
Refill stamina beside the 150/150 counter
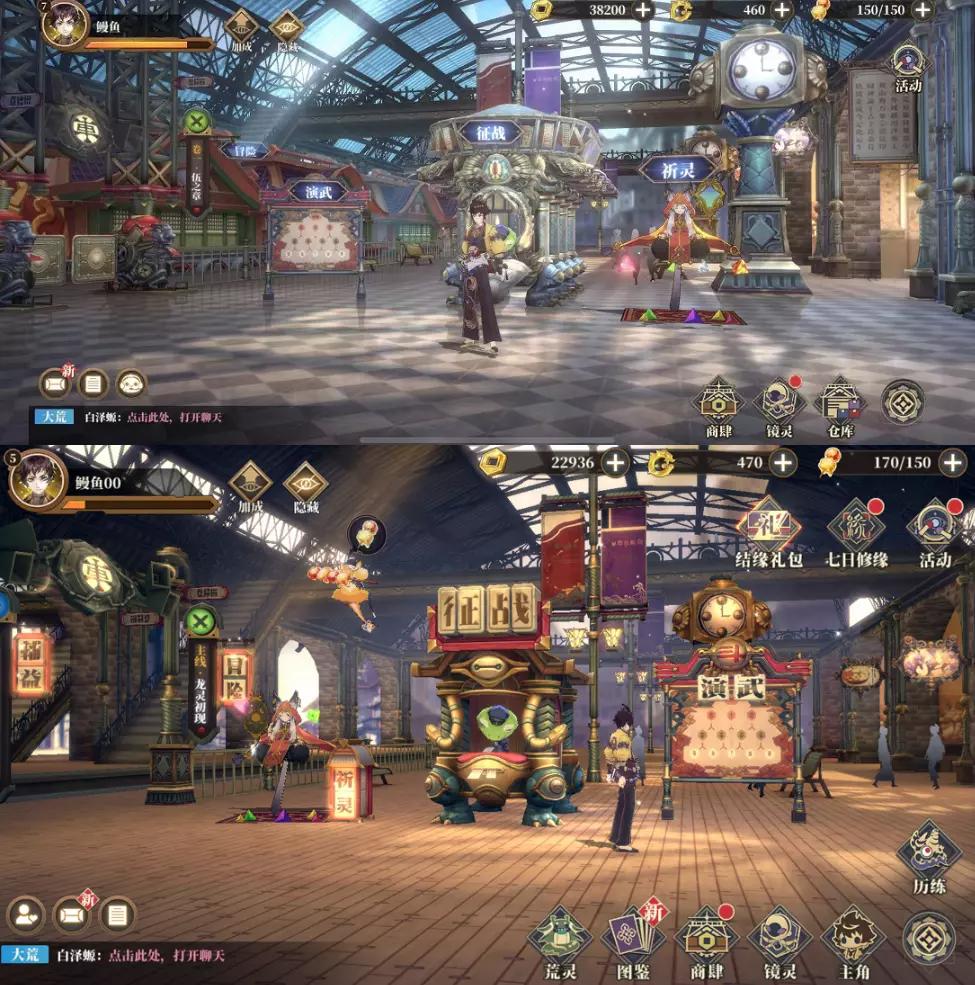(x=922, y=10)
